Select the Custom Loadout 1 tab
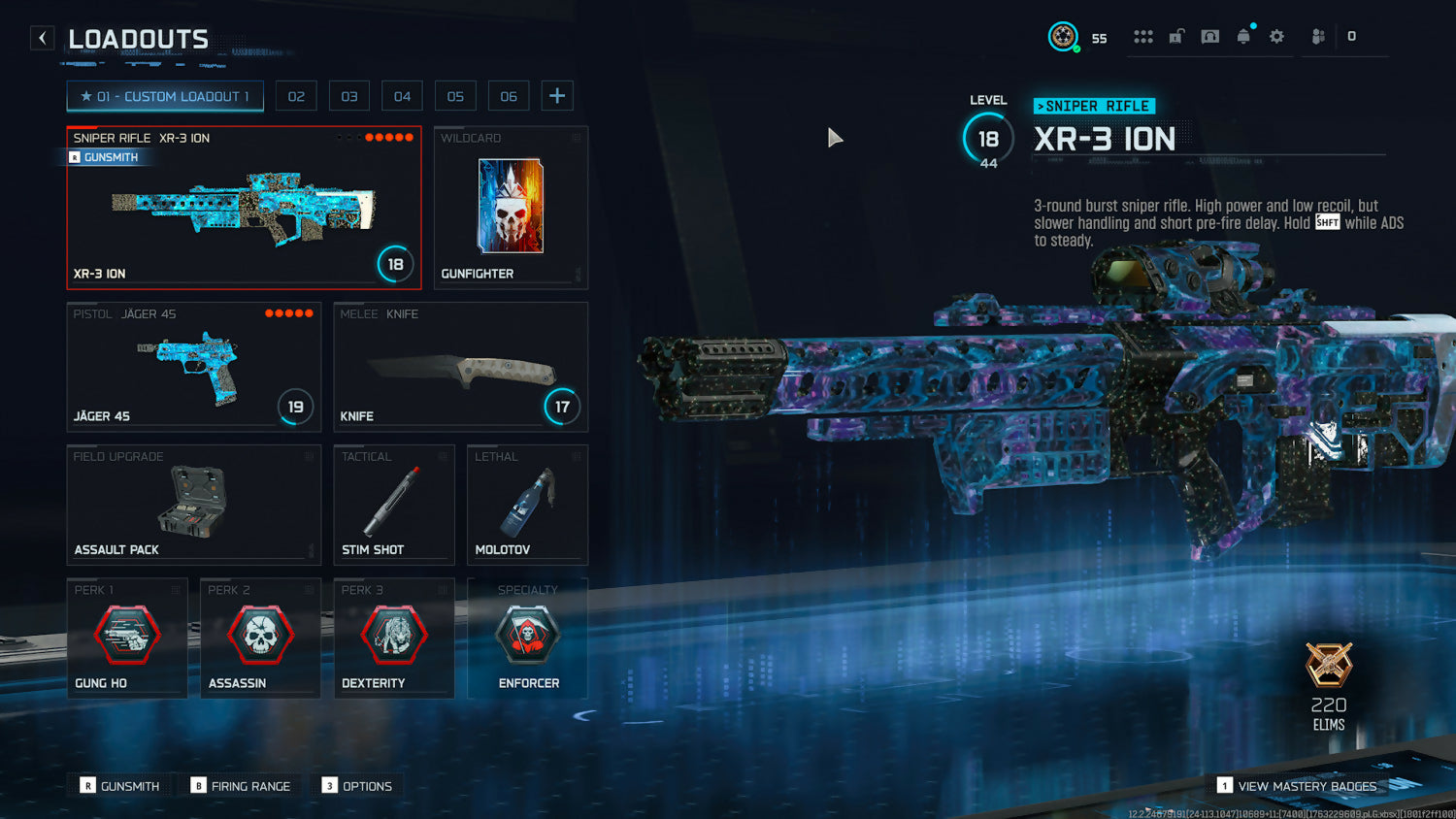The width and height of the screenshot is (1456, 819). [165, 96]
